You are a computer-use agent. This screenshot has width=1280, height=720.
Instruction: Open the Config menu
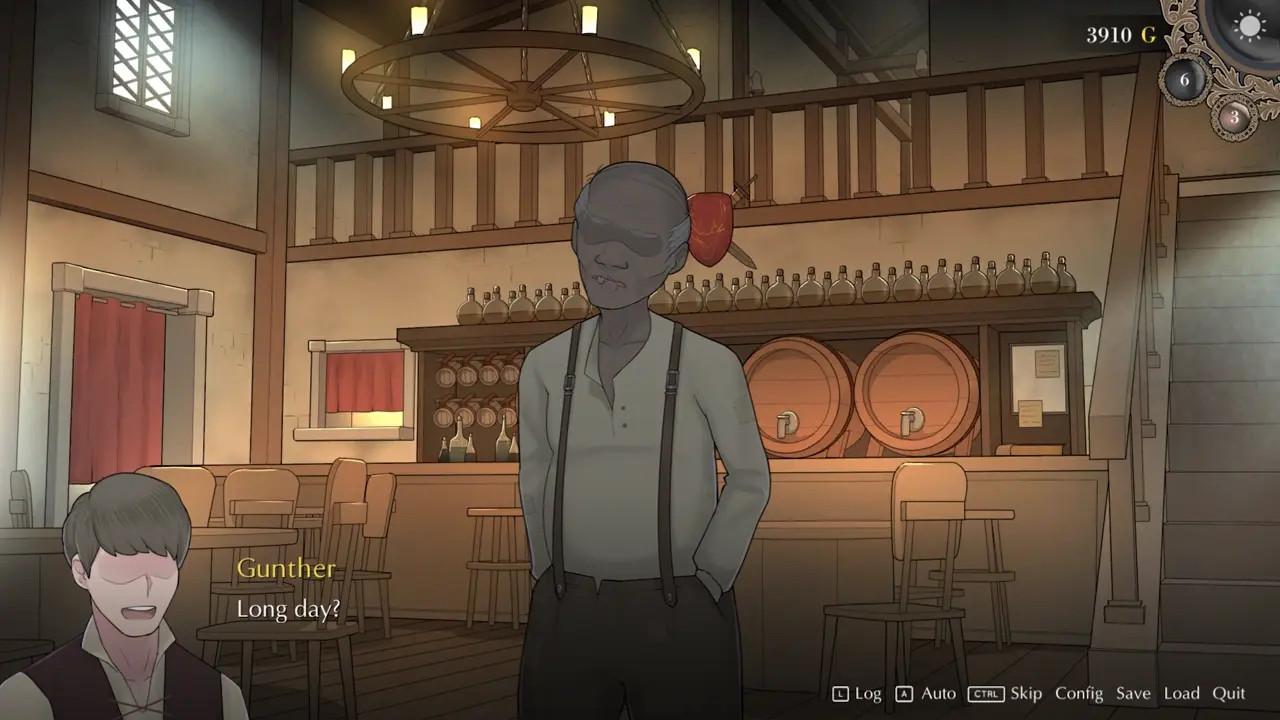[1079, 693]
